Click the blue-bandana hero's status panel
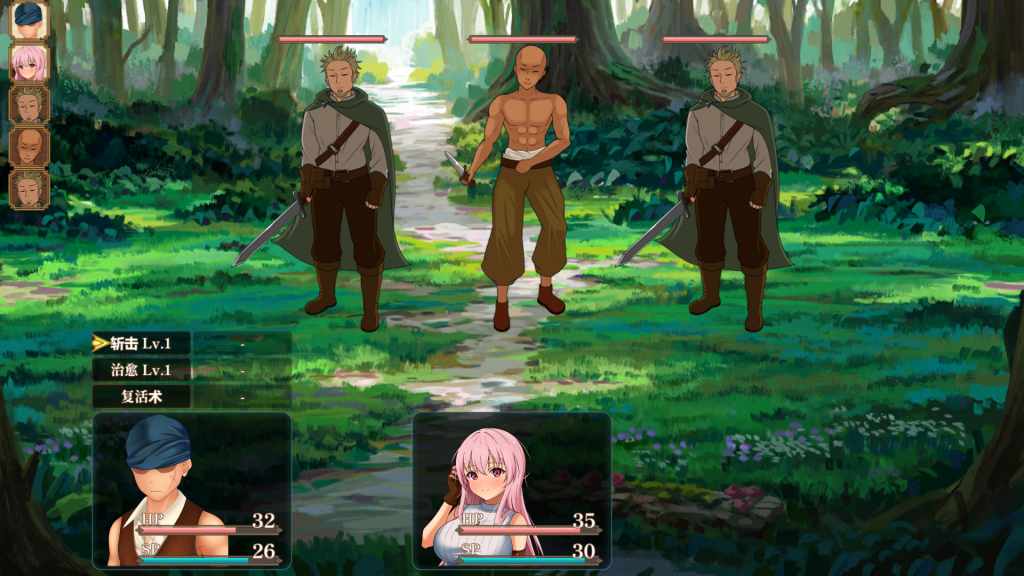Screen dimensions: 1024x576 coord(192,490)
